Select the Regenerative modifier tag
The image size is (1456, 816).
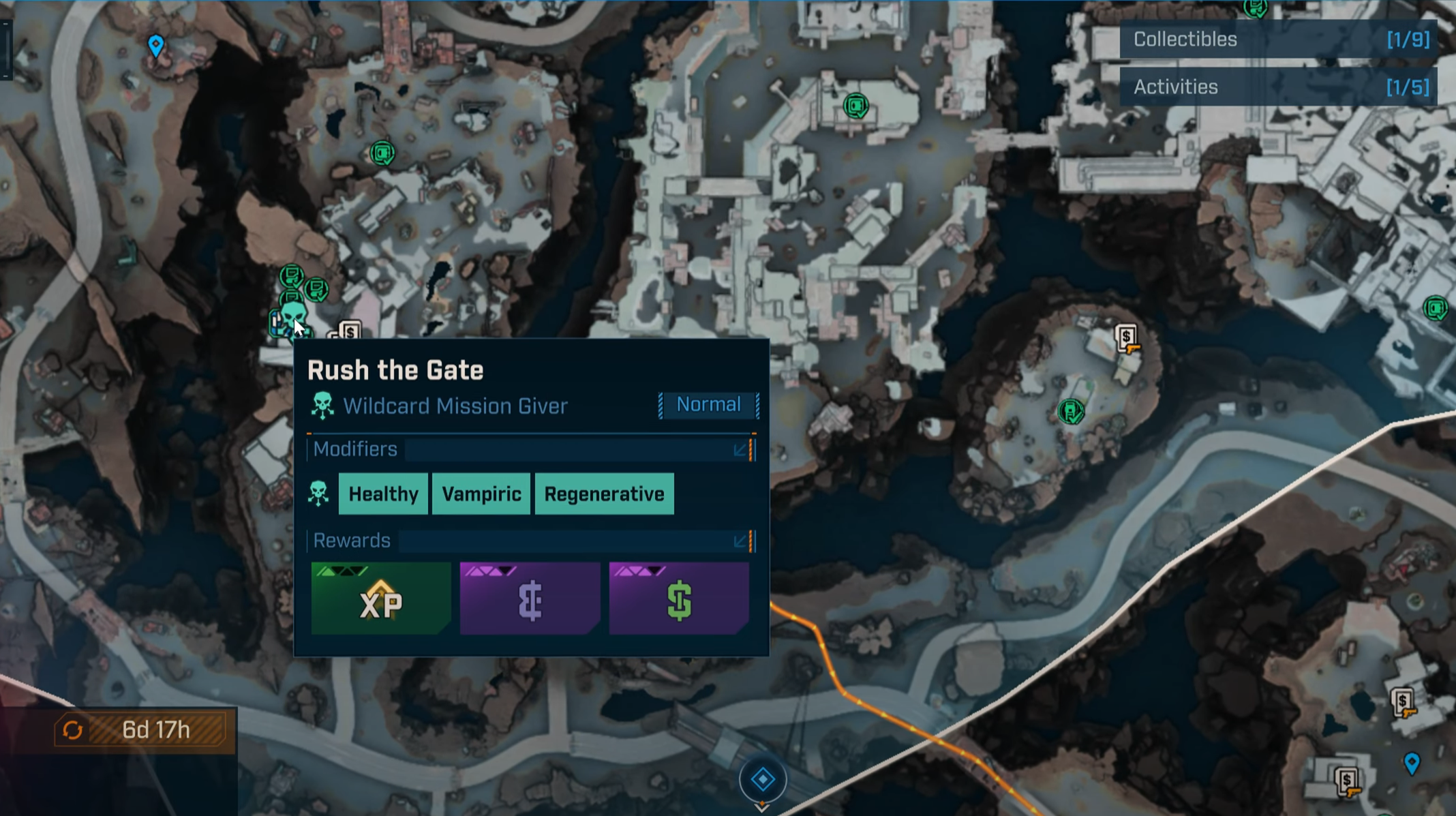pos(604,494)
